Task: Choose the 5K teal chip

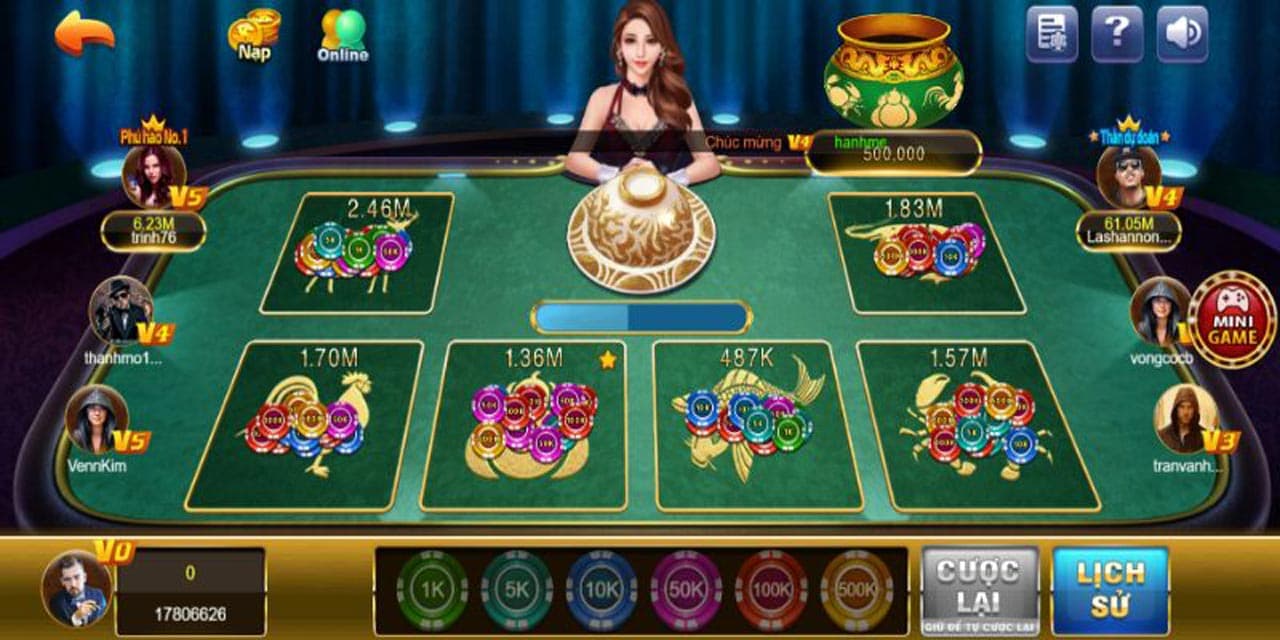Action: coord(517,590)
